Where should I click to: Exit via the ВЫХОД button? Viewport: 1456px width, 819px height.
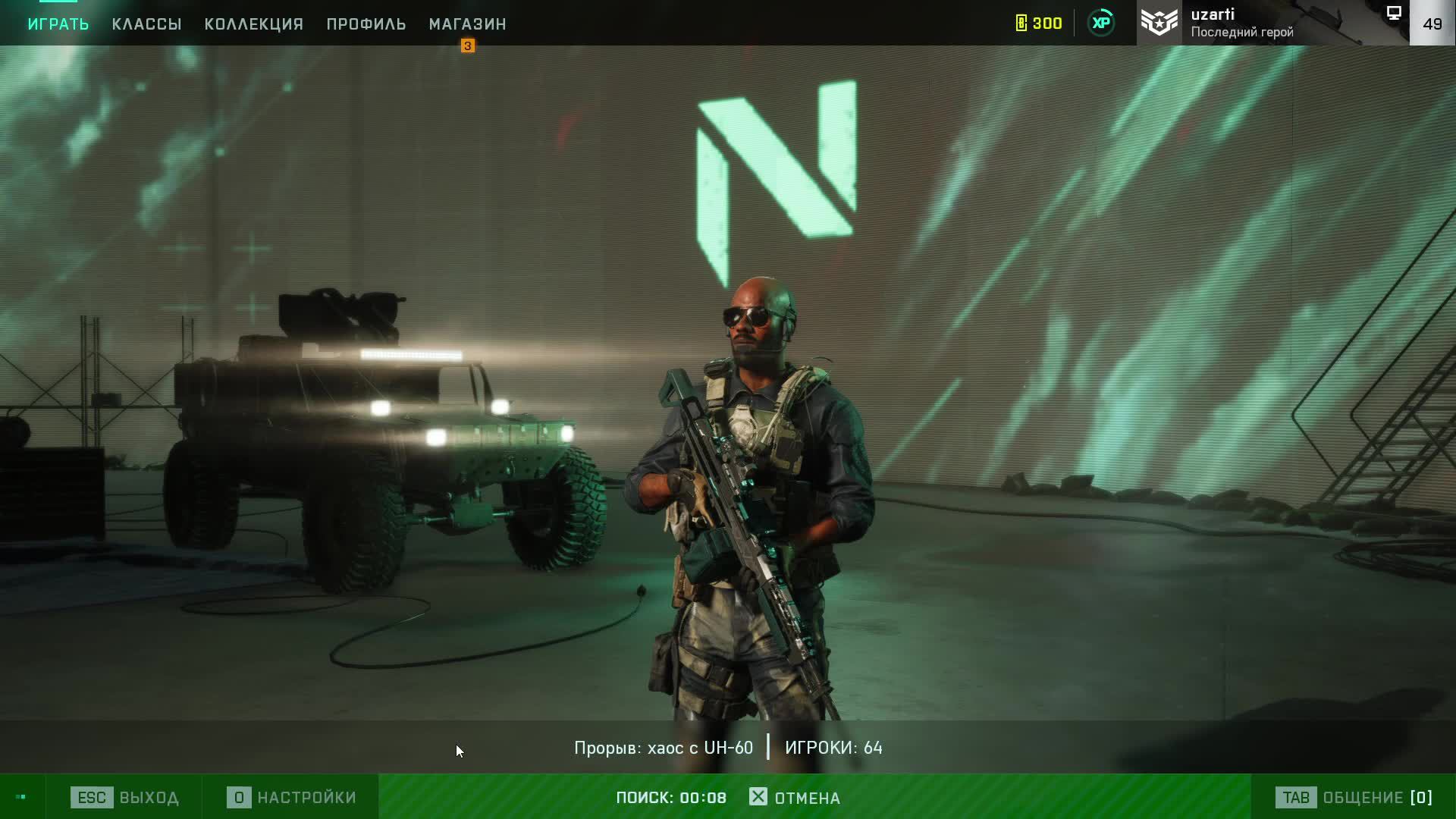pyautogui.click(x=125, y=797)
